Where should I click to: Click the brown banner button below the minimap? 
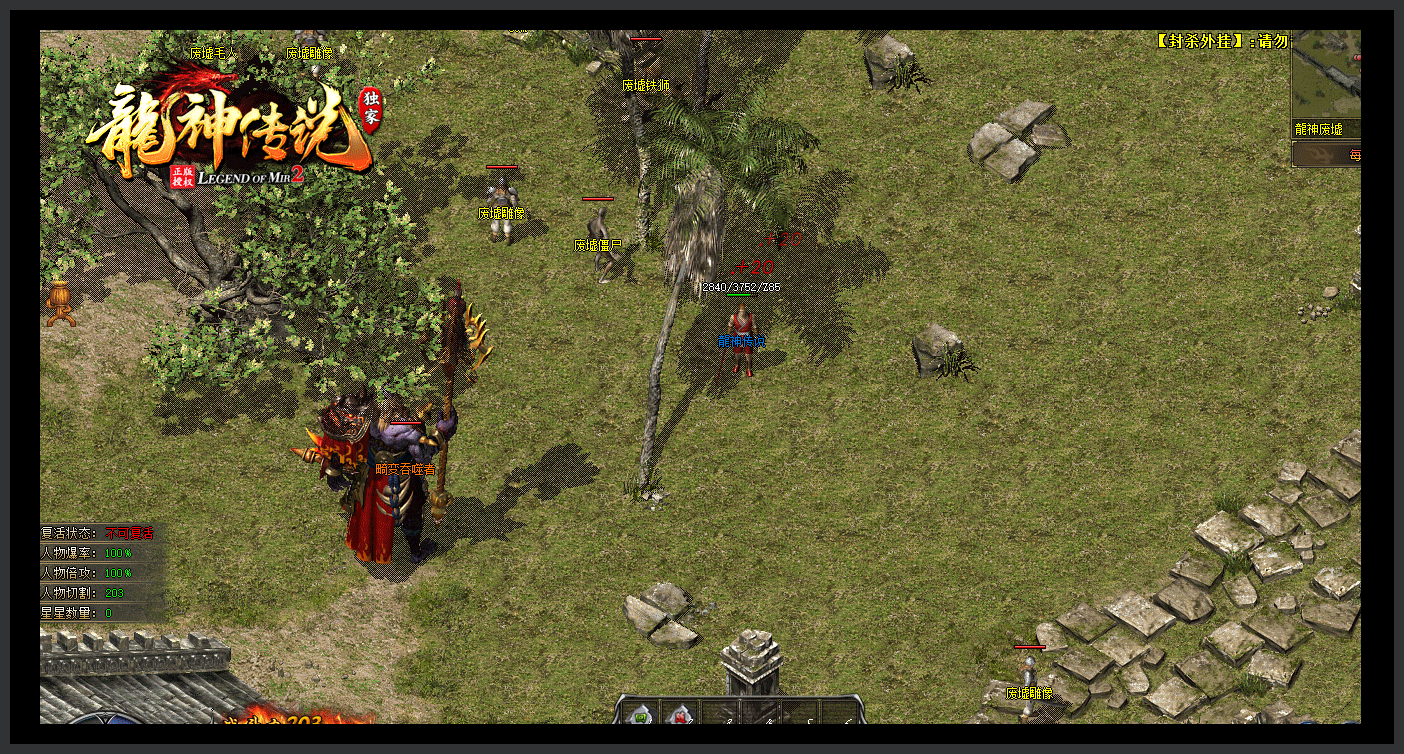pos(1326,154)
